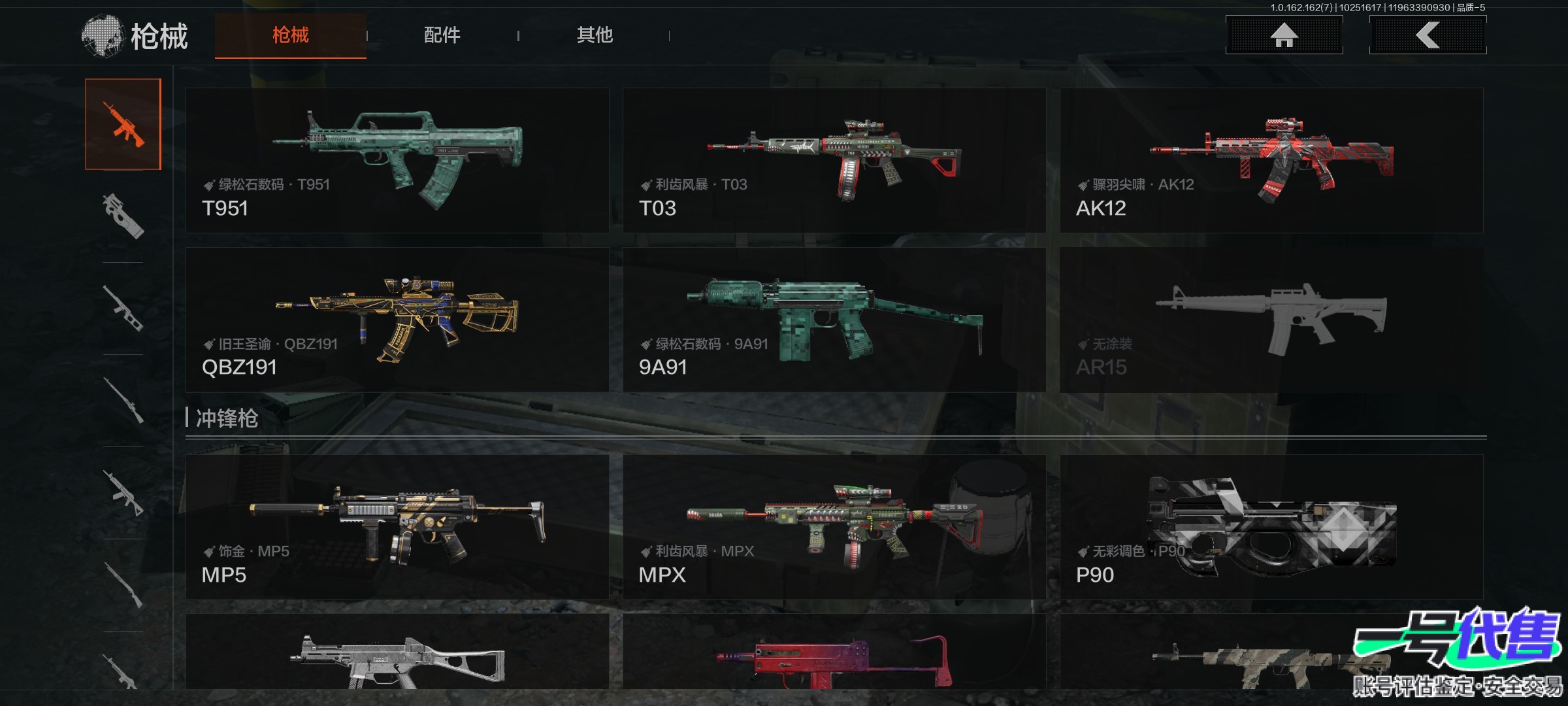Click the back arrow button

[x=1428, y=35]
